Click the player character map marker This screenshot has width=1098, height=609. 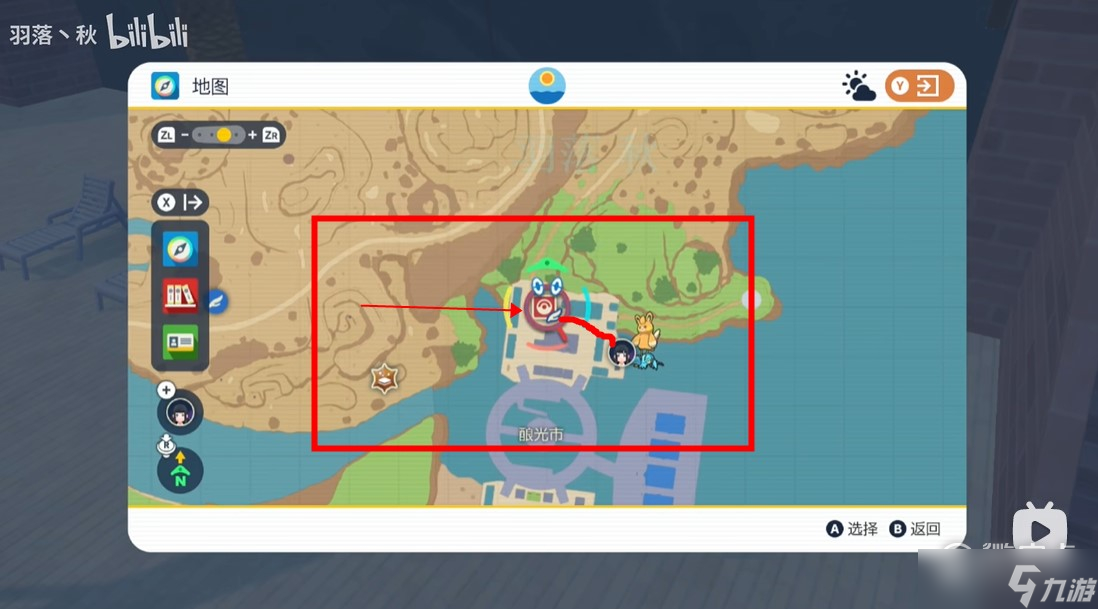[622, 351]
